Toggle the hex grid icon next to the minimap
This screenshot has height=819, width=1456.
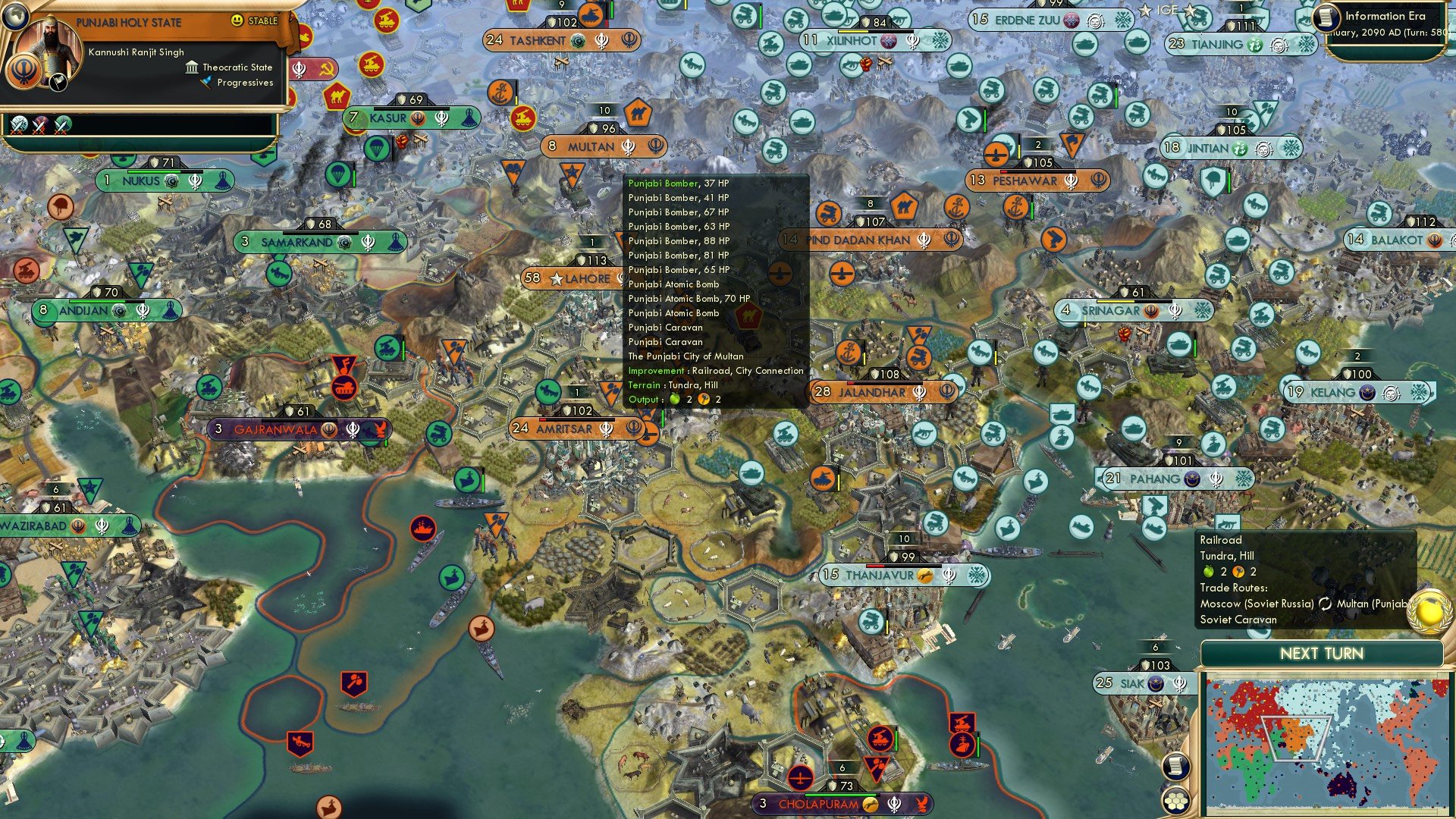tap(1177, 799)
